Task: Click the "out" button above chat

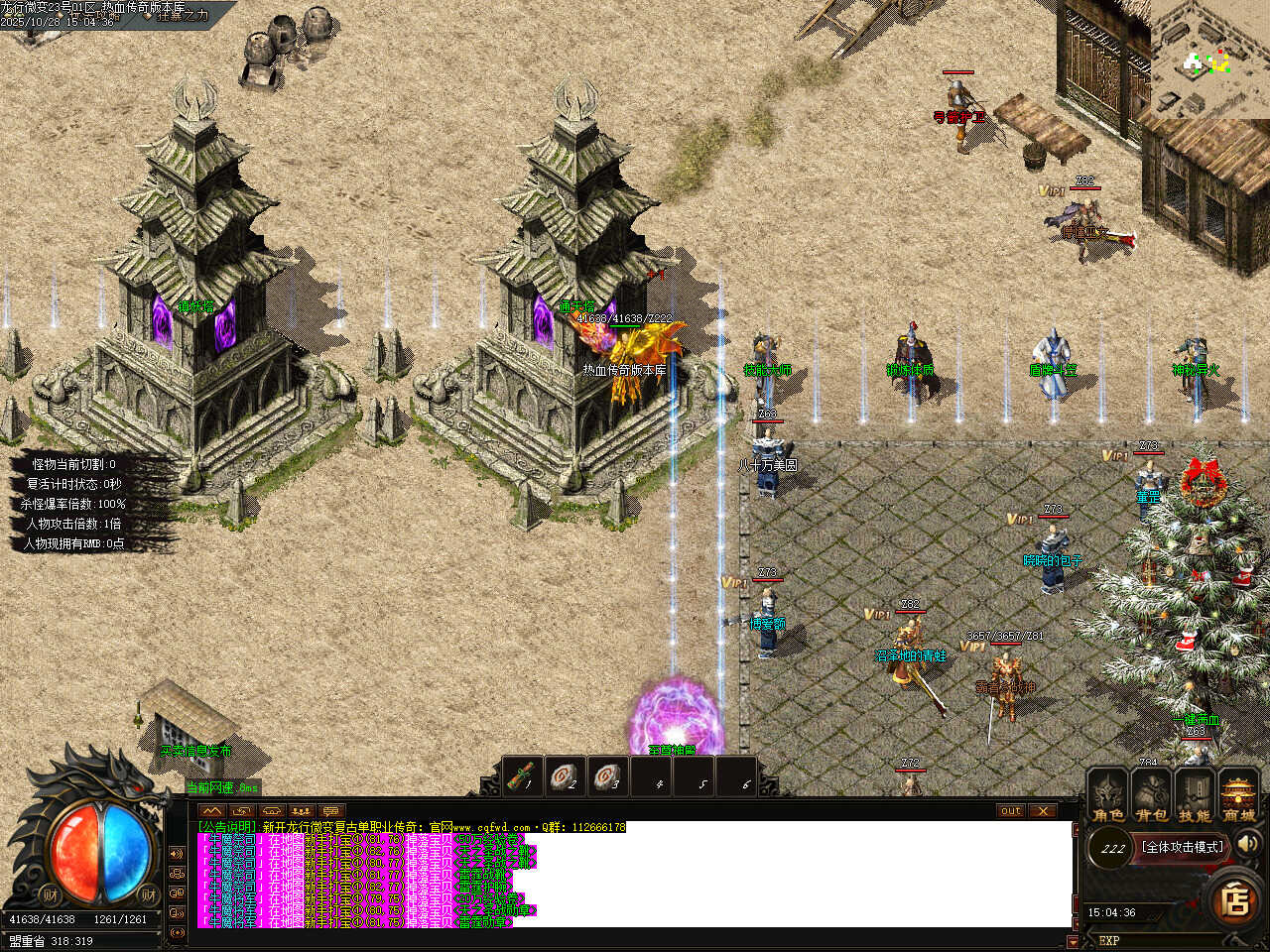Action: click(1010, 810)
